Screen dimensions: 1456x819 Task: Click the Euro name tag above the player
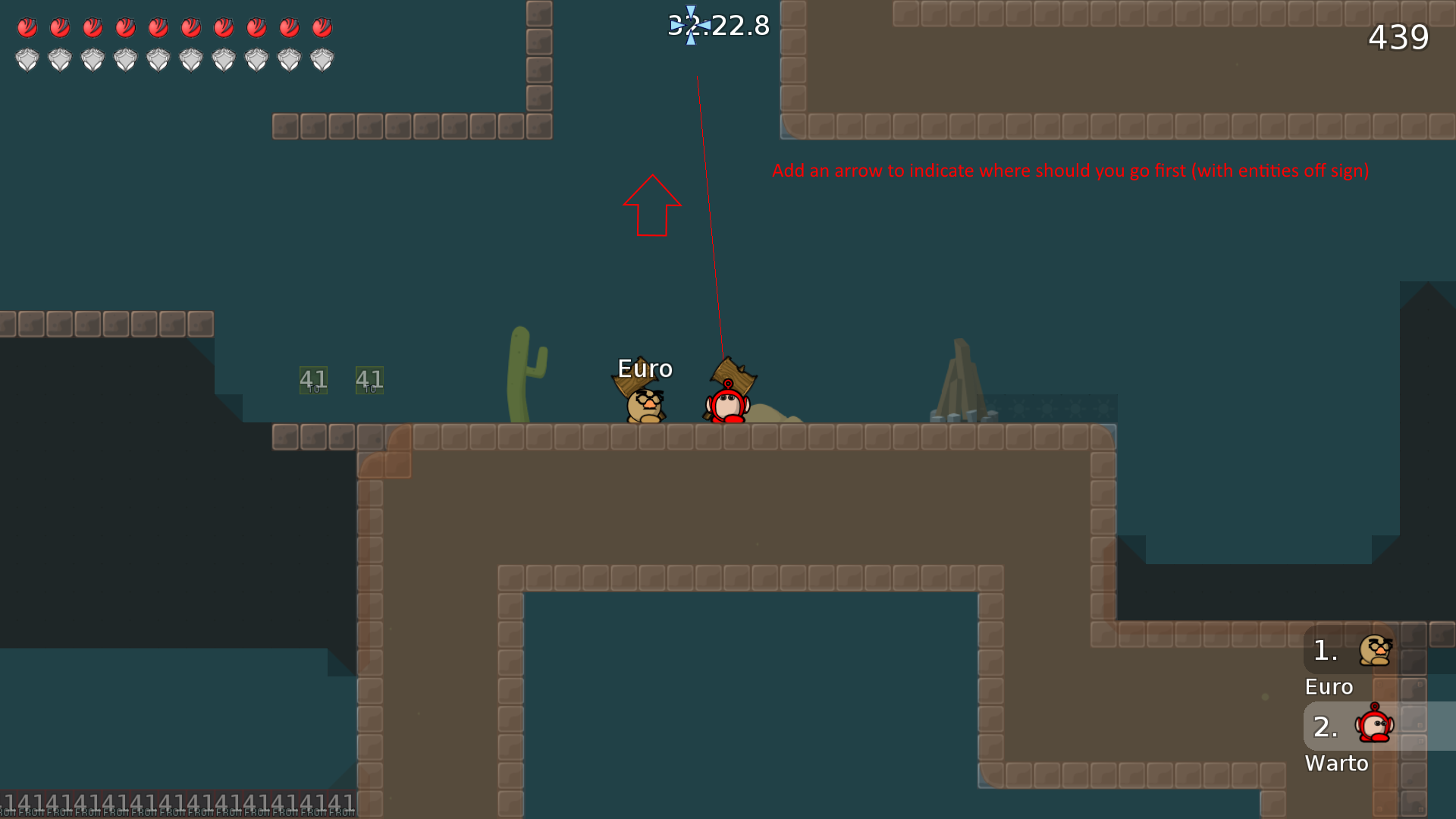pyautogui.click(x=645, y=369)
